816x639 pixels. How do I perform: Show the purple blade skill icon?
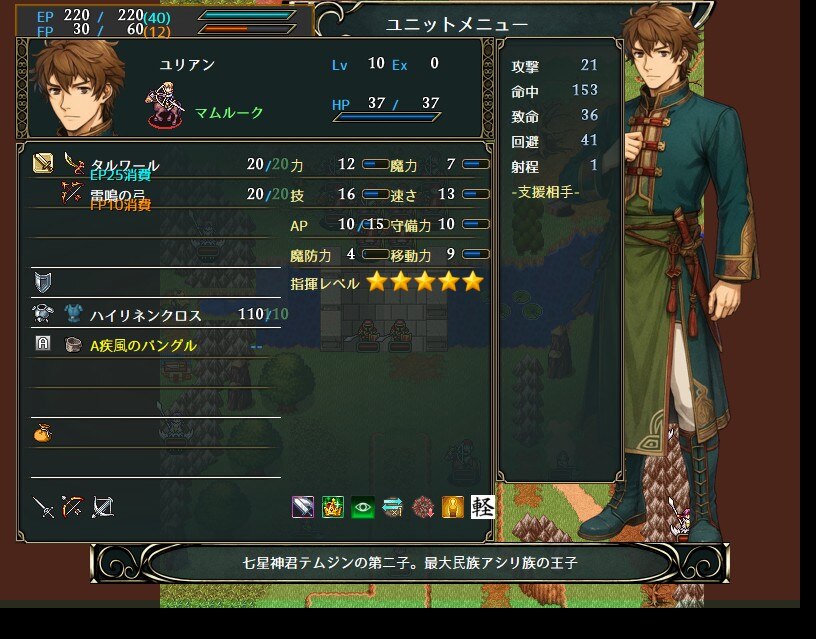click(303, 507)
